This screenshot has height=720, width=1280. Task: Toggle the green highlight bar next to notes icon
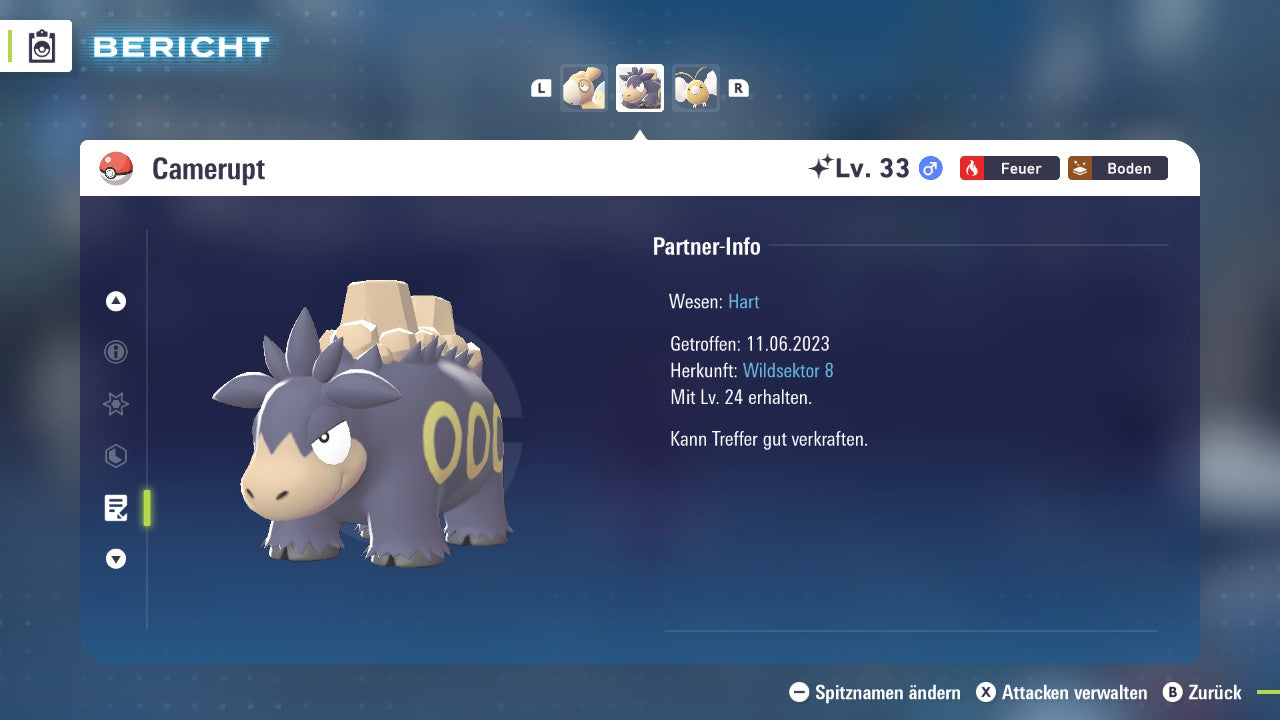point(147,508)
